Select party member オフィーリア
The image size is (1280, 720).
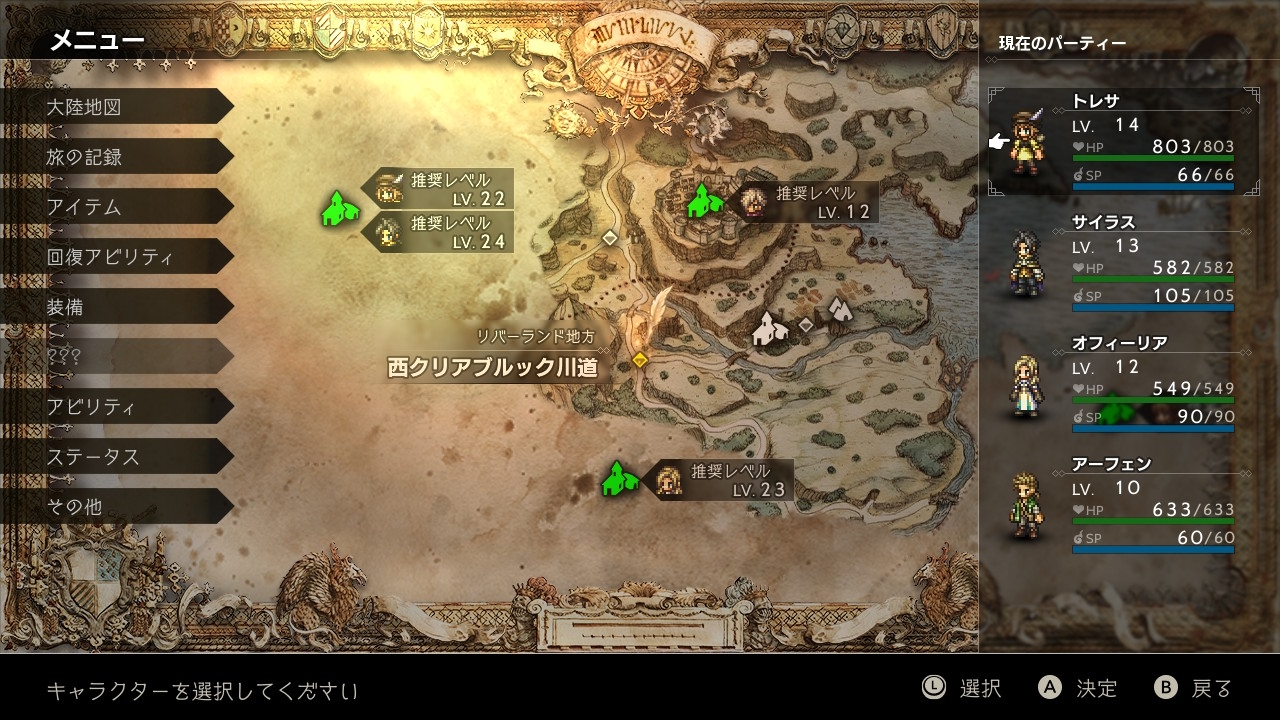[1120, 383]
